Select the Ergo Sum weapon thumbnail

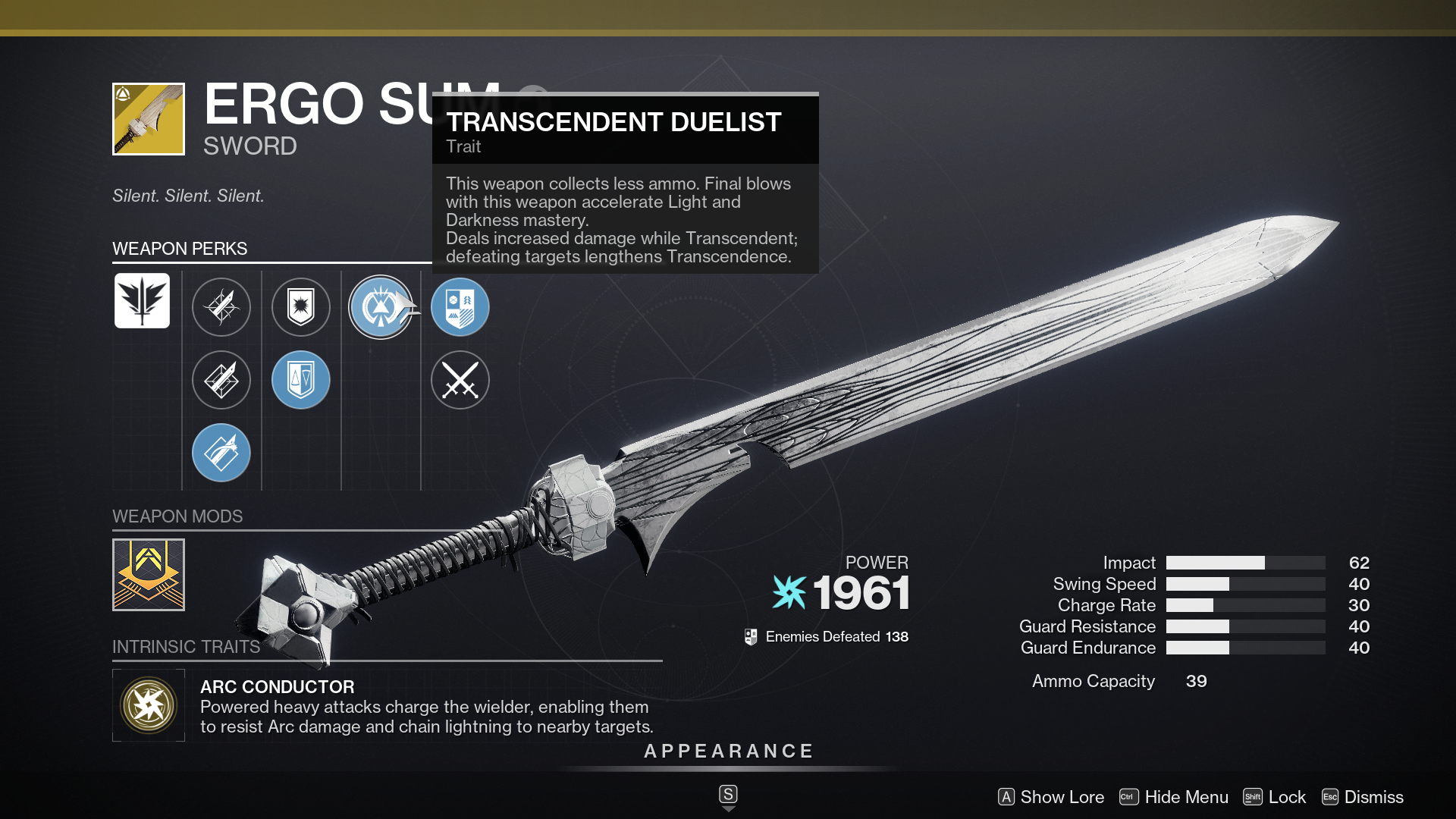click(149, 118)
